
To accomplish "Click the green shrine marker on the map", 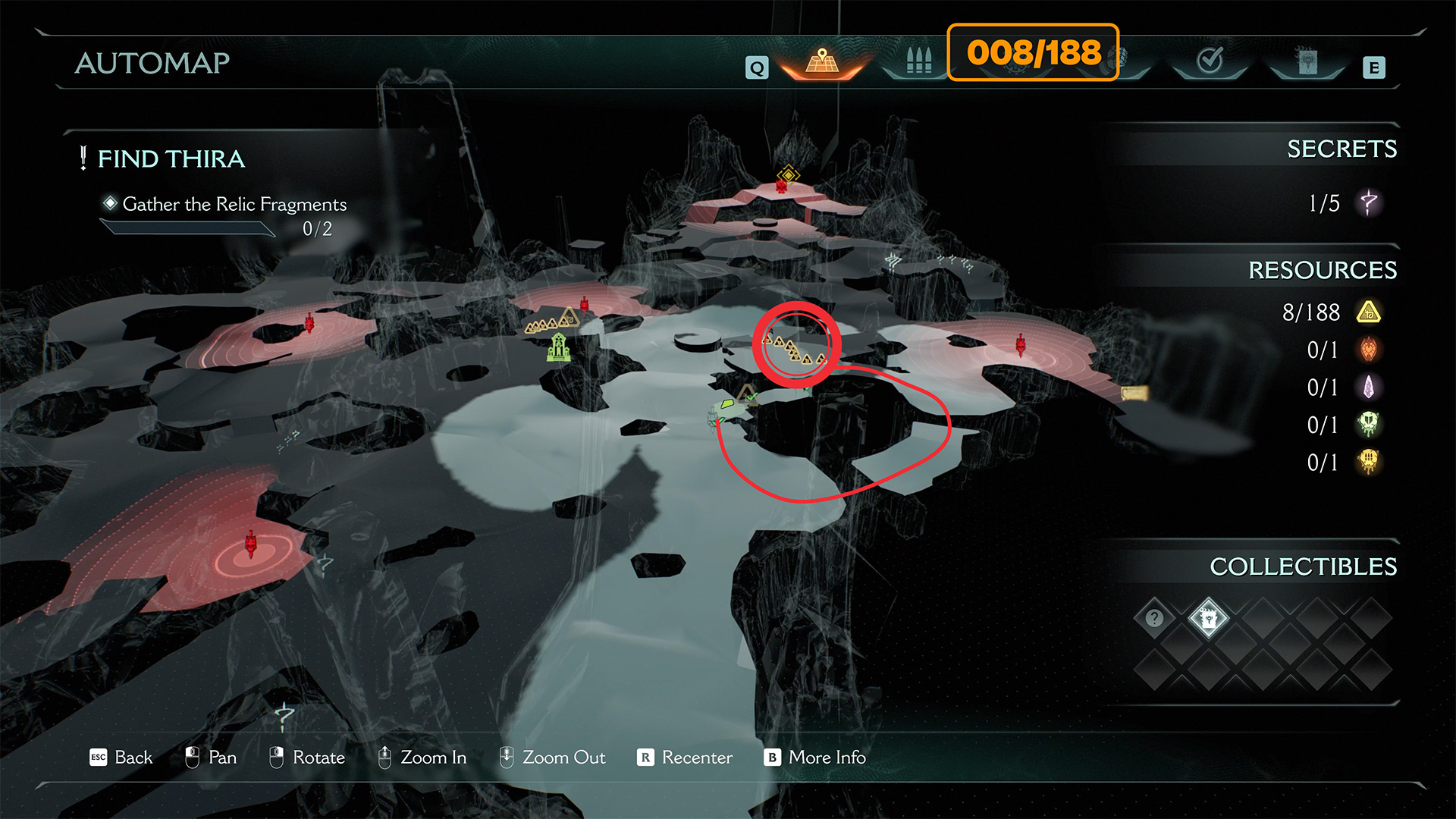I will [x=559, y=347].
